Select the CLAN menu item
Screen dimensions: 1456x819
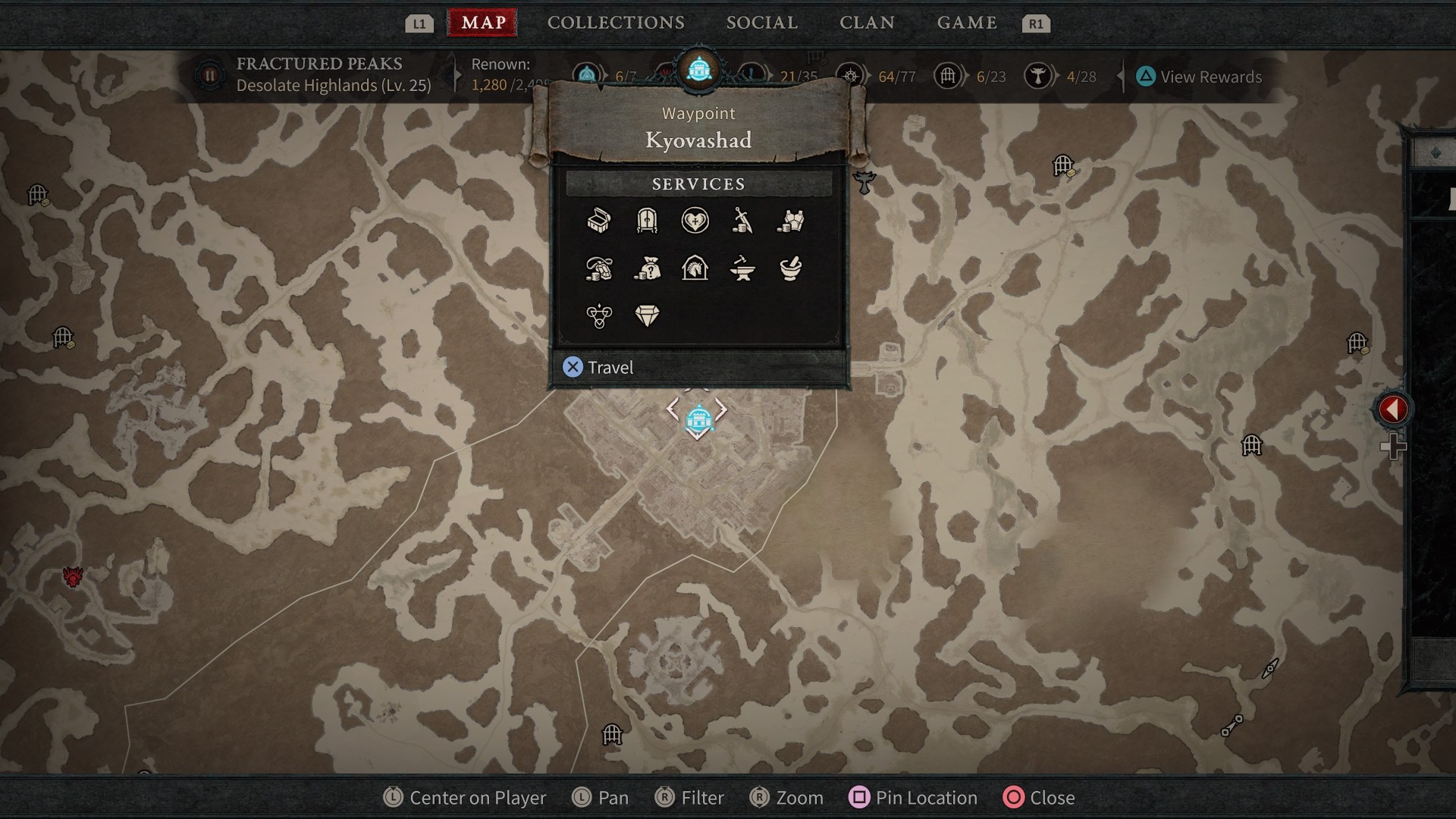[x=867, y=22]
